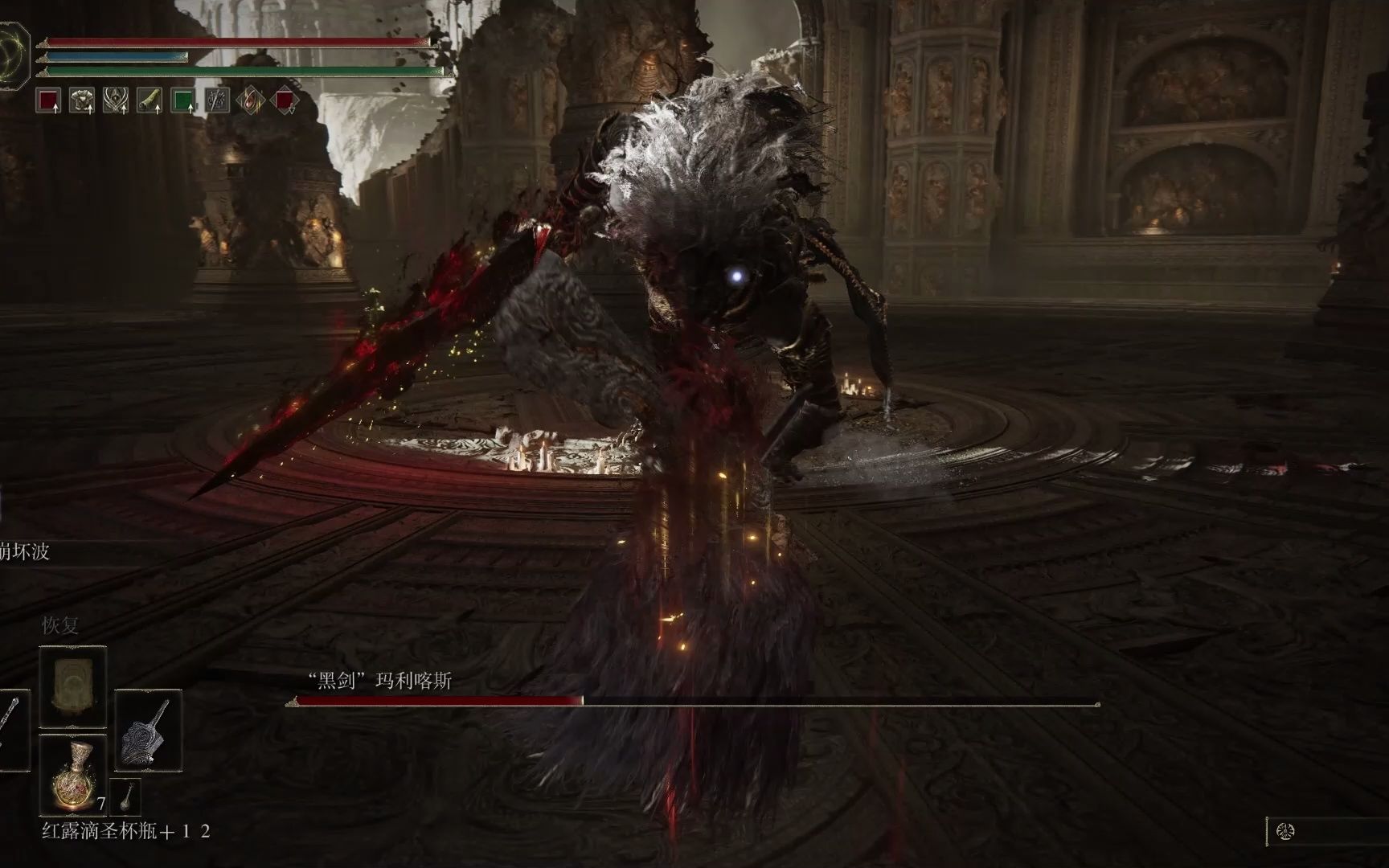Click the small next-item preview beside the flask

tap(125, 796)
